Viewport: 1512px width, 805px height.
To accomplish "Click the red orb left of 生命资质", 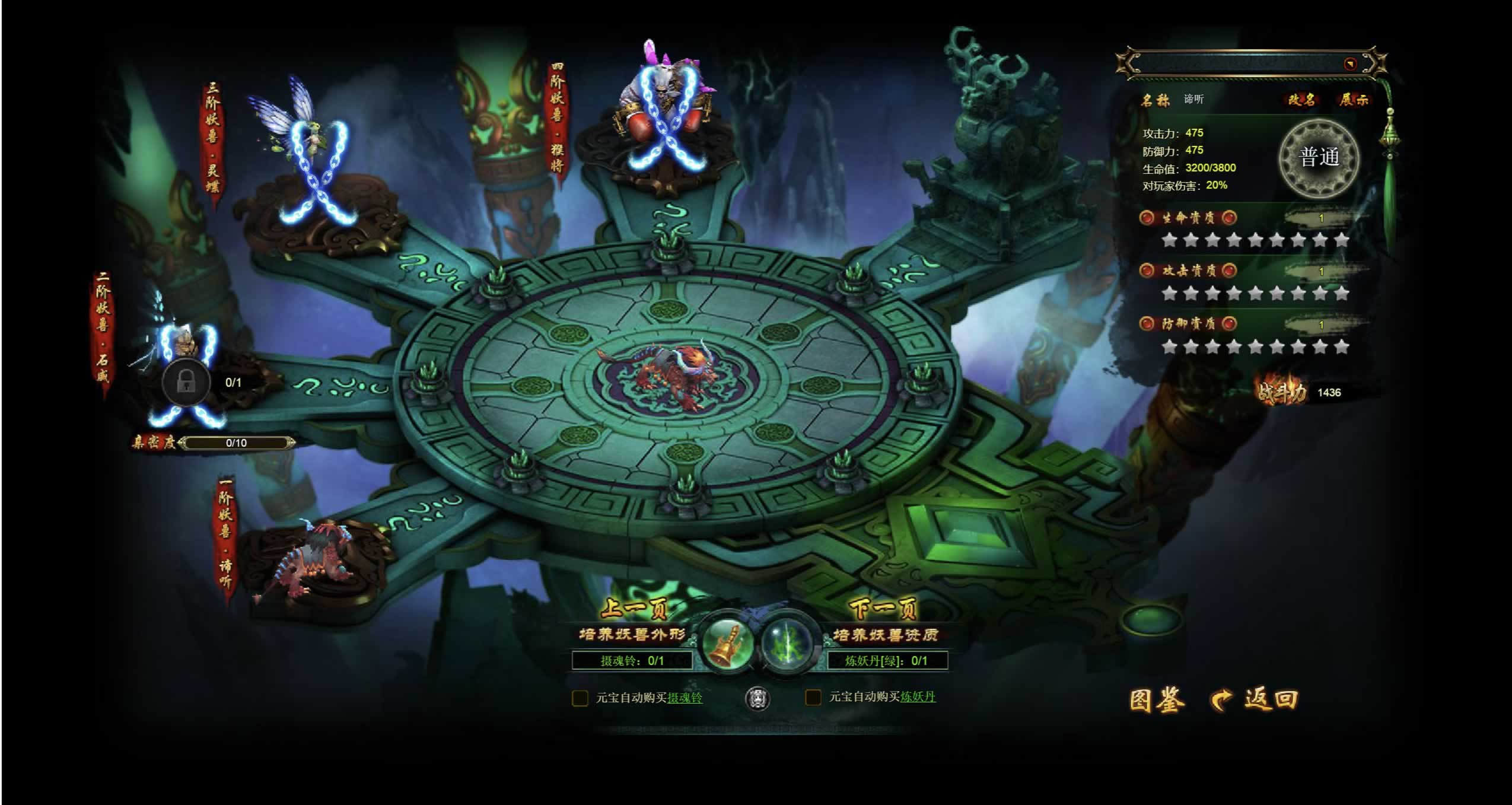I will [1147, 218].
